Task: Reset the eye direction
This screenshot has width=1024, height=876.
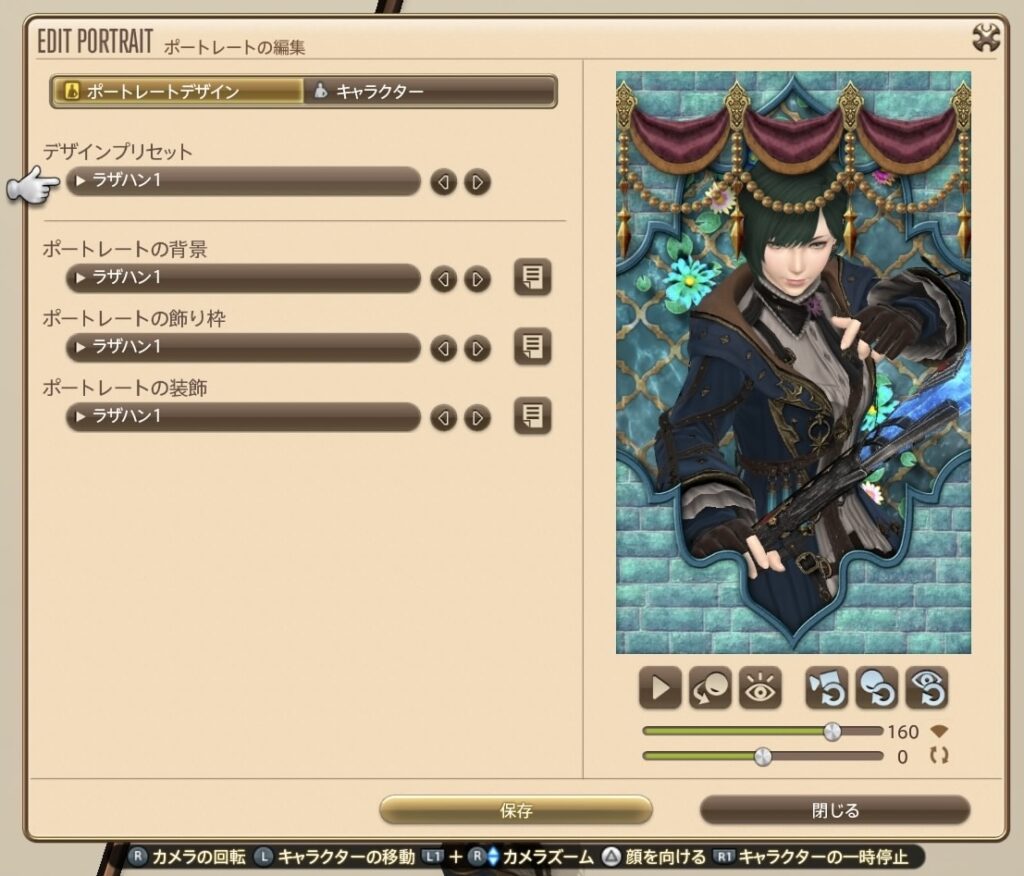Action: click(x=927, y=688)
